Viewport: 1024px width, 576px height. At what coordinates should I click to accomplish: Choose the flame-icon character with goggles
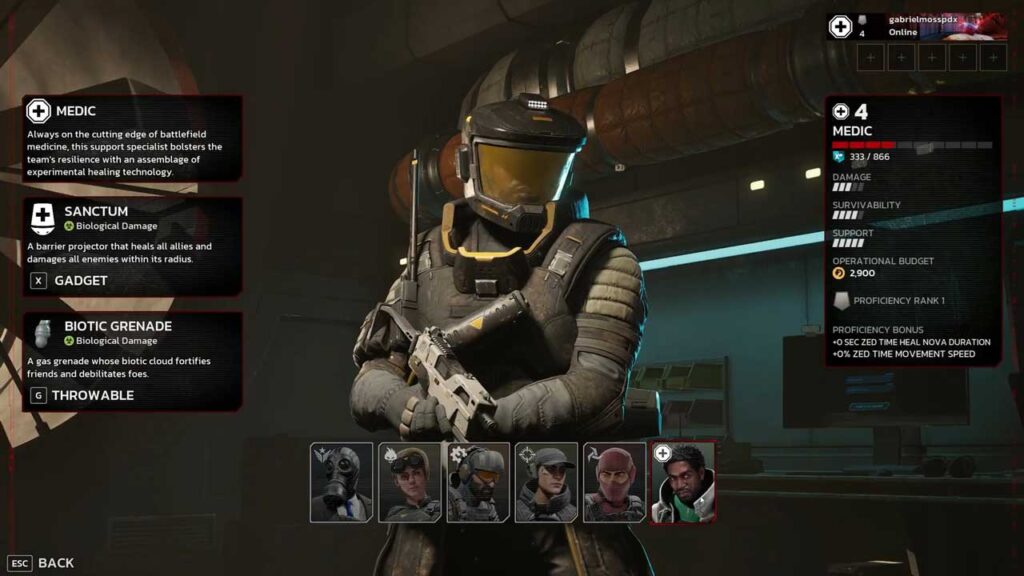(409, 482)
